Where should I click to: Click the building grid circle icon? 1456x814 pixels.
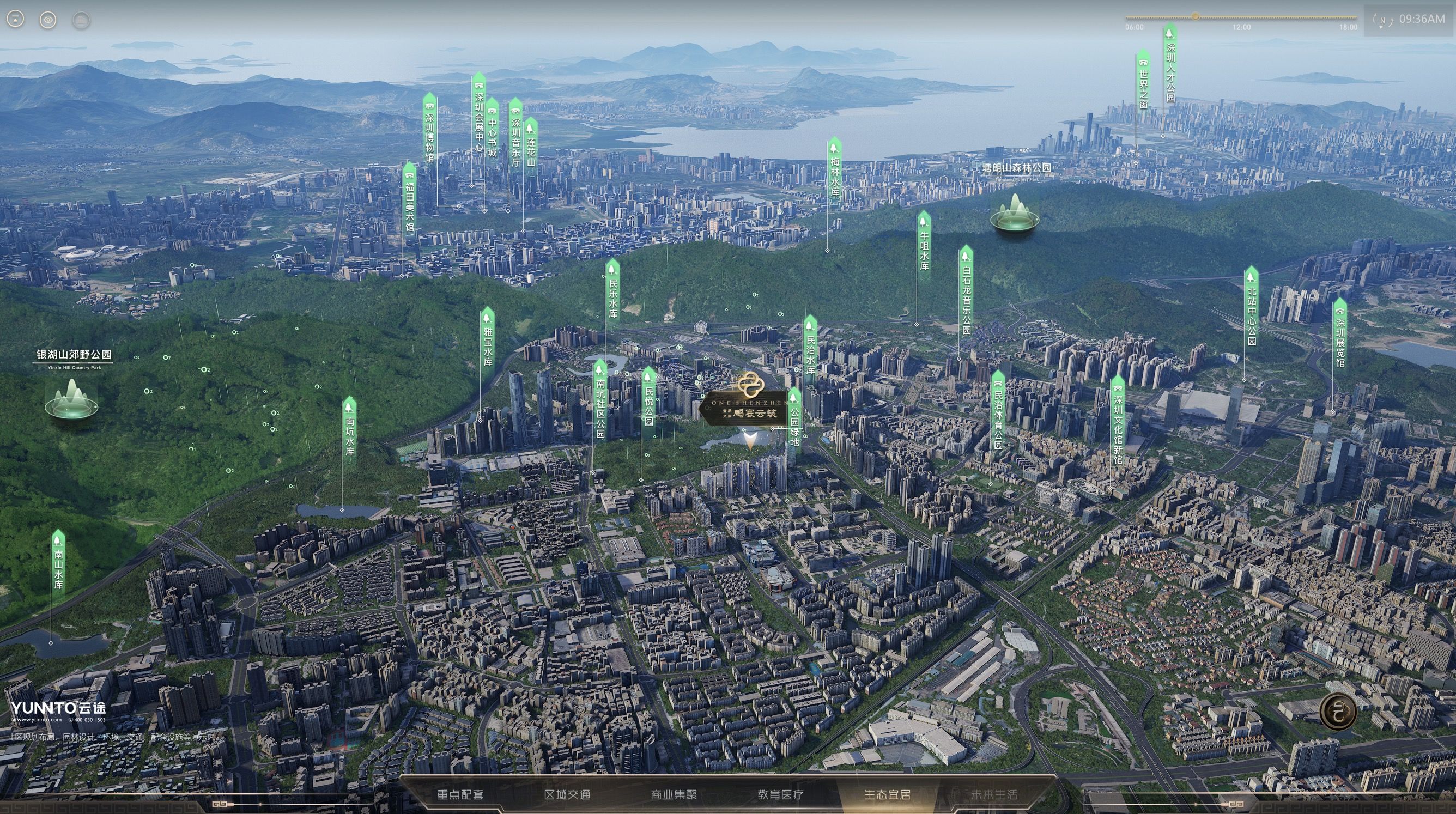point(82,20)
